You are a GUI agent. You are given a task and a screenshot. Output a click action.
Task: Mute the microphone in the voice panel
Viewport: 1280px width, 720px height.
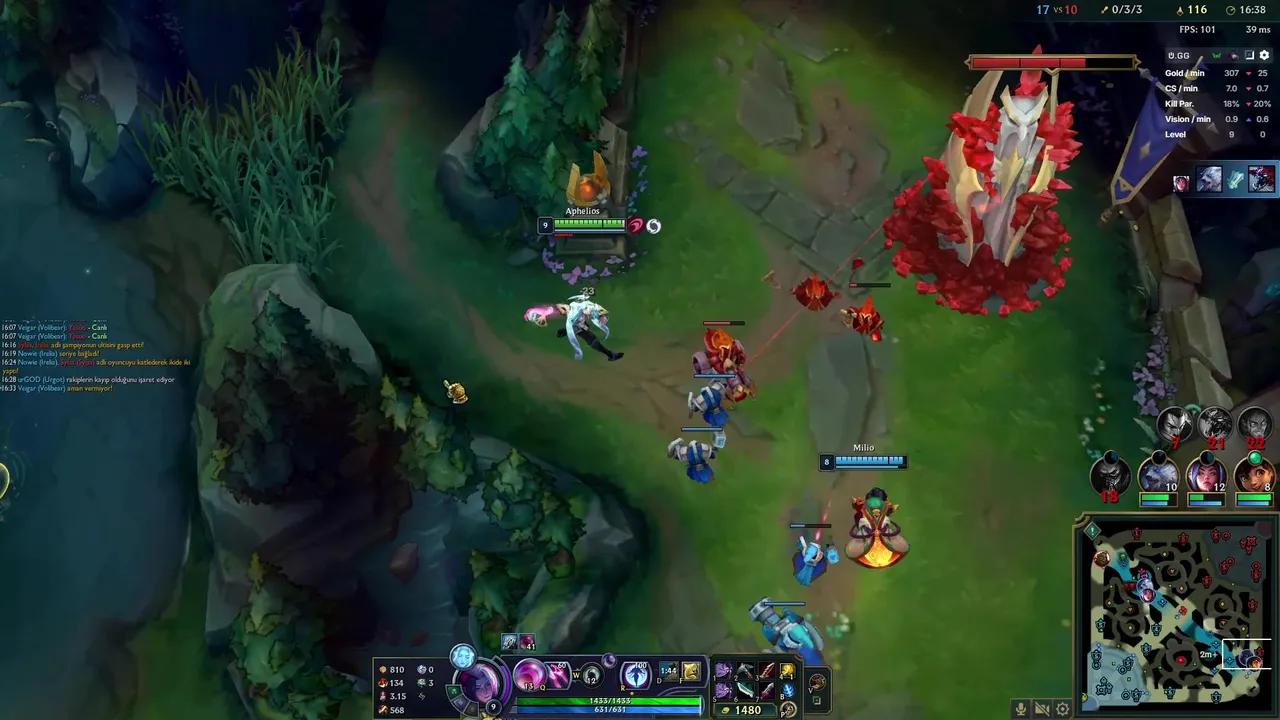point(1021,708)
